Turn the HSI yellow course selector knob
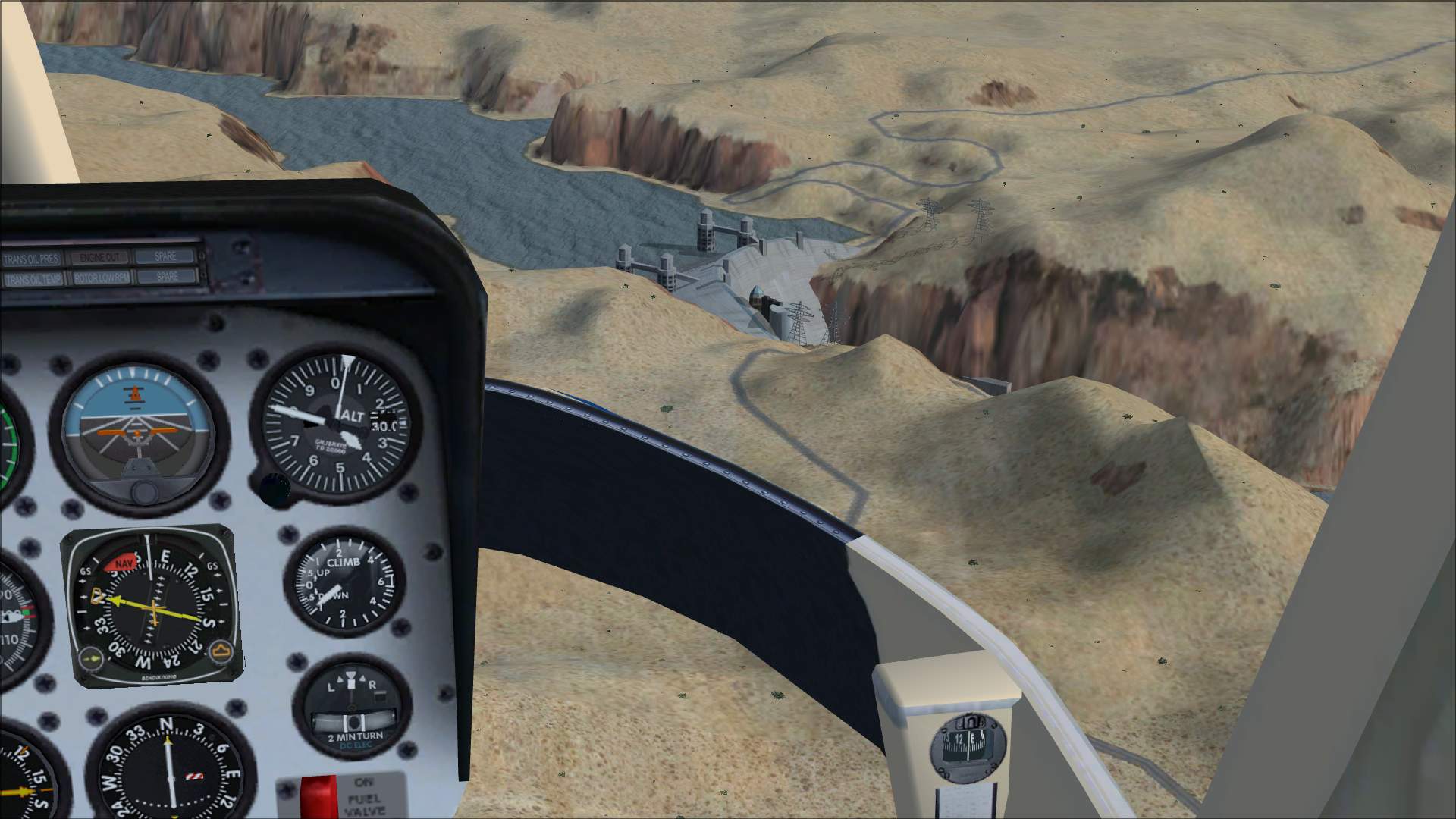 click(x=93, y=658)
